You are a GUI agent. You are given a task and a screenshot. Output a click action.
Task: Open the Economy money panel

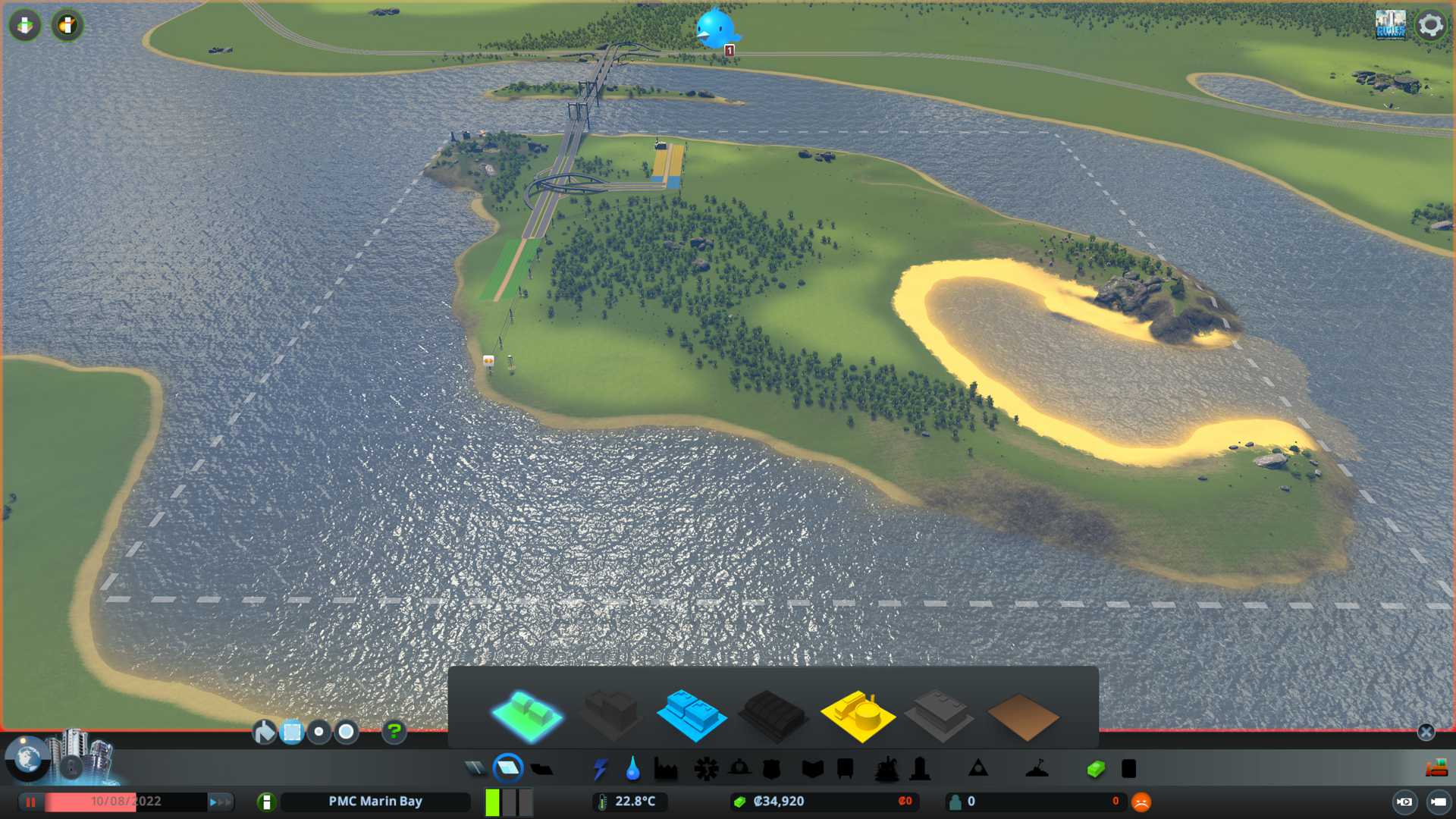coord(1095,769)
